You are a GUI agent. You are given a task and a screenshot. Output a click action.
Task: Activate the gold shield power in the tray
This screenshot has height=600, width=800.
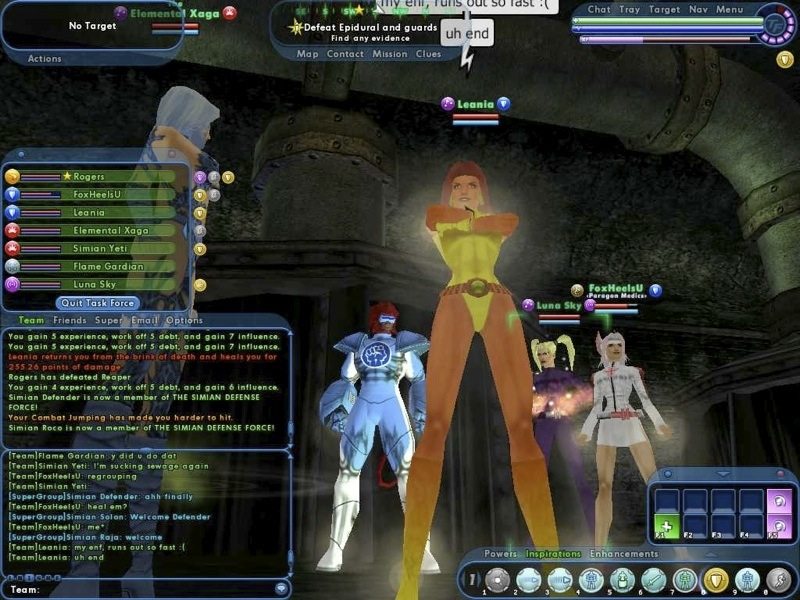[x=714, y=579]
